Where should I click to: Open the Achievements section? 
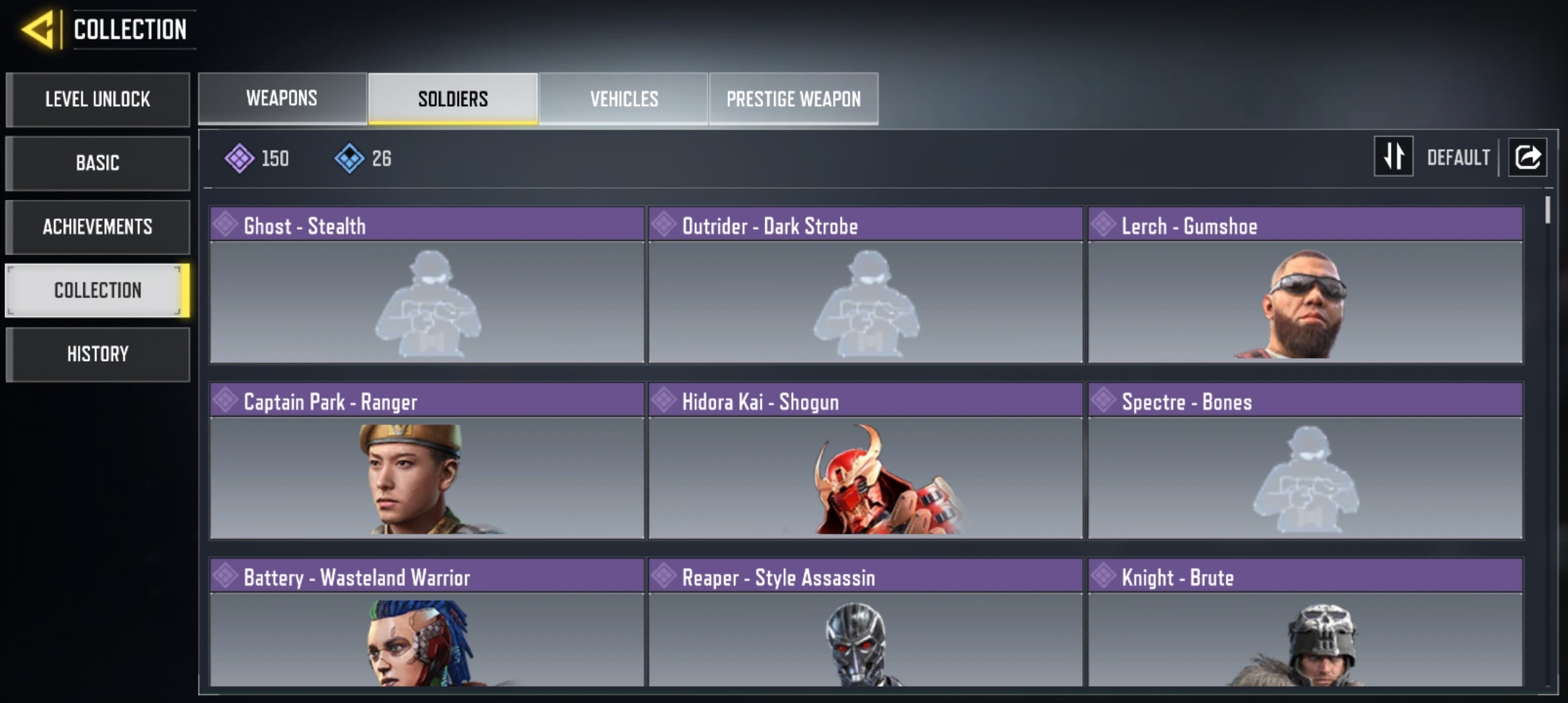point(98,227)
